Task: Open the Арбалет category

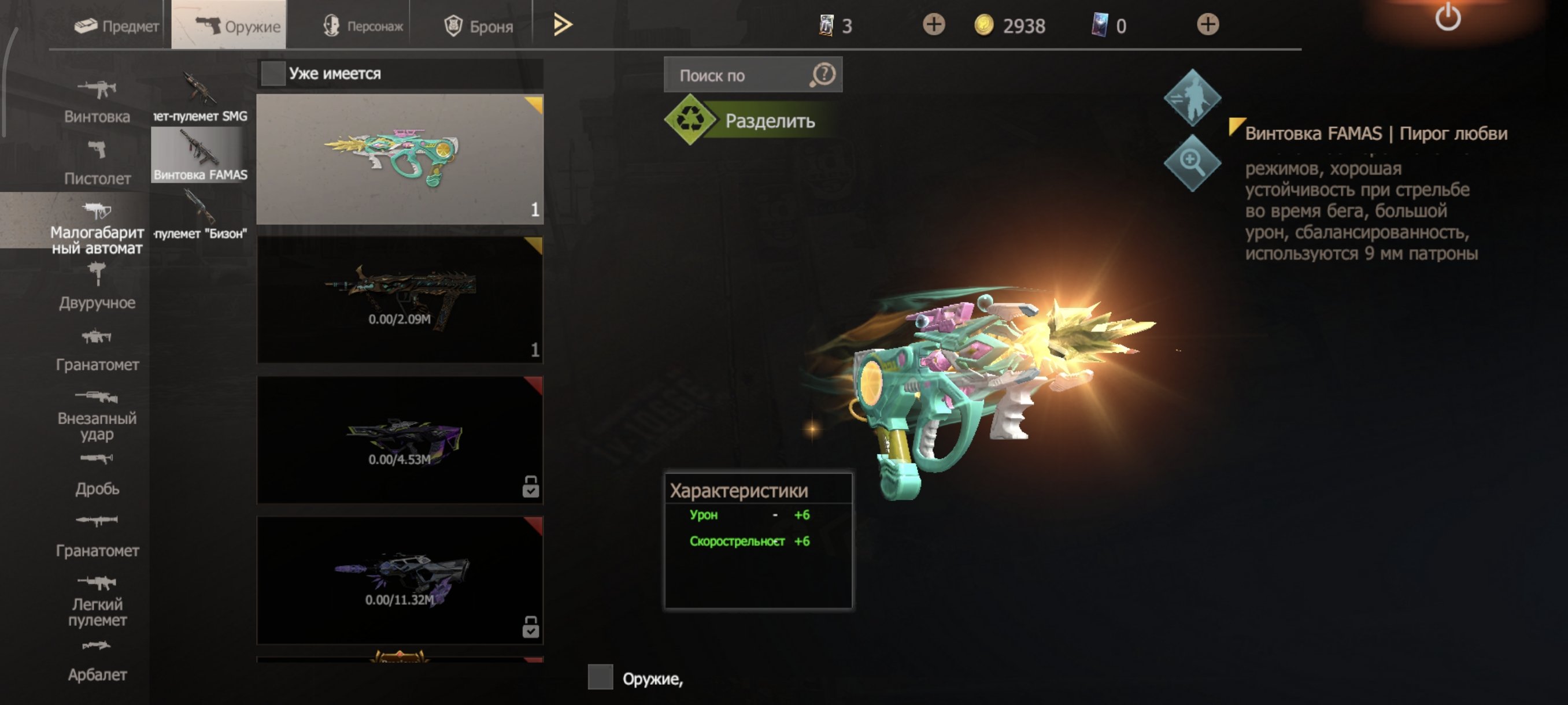Action: click(x=97, y=661)
